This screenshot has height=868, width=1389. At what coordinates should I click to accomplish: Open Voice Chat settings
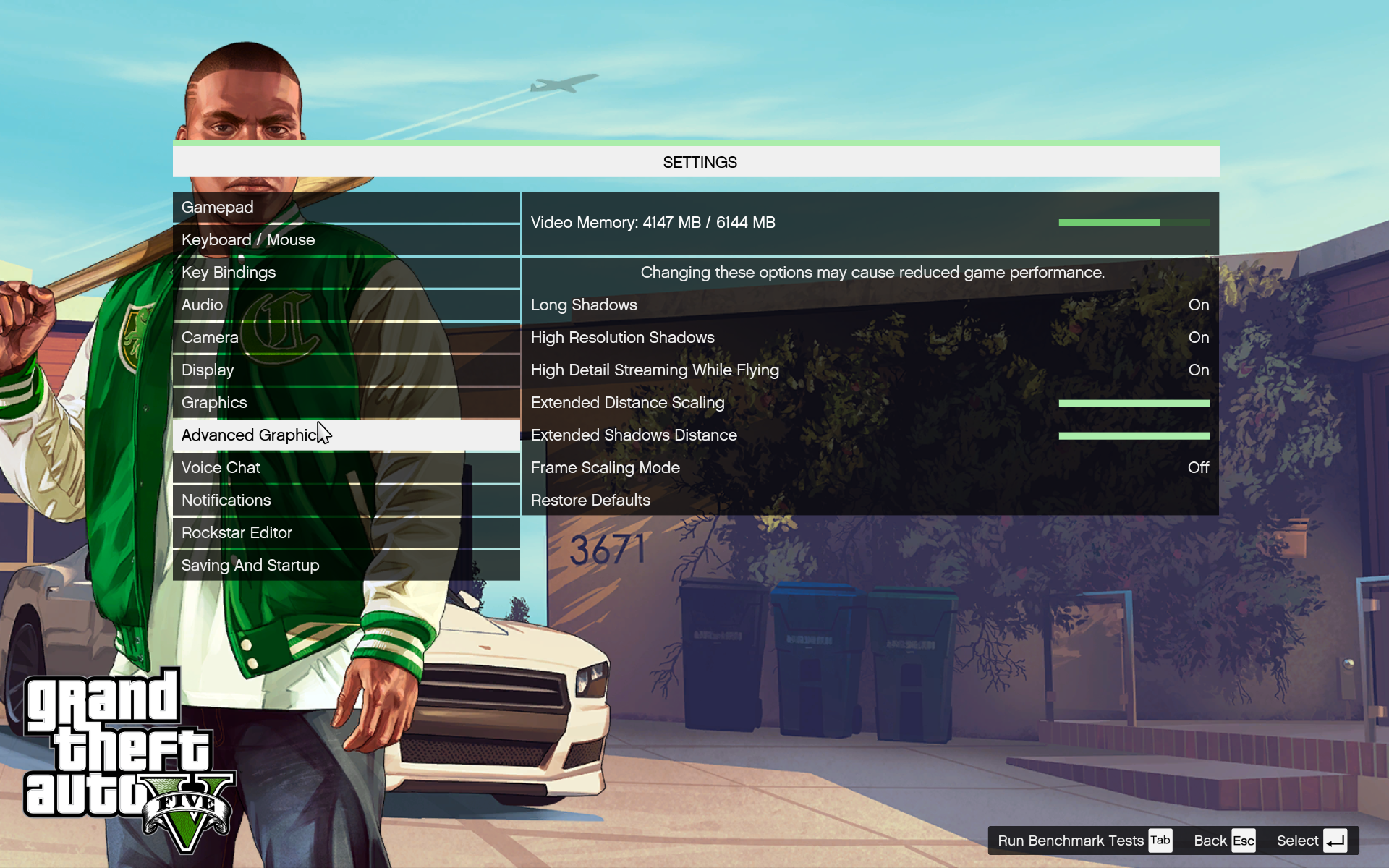coord(346,468)
